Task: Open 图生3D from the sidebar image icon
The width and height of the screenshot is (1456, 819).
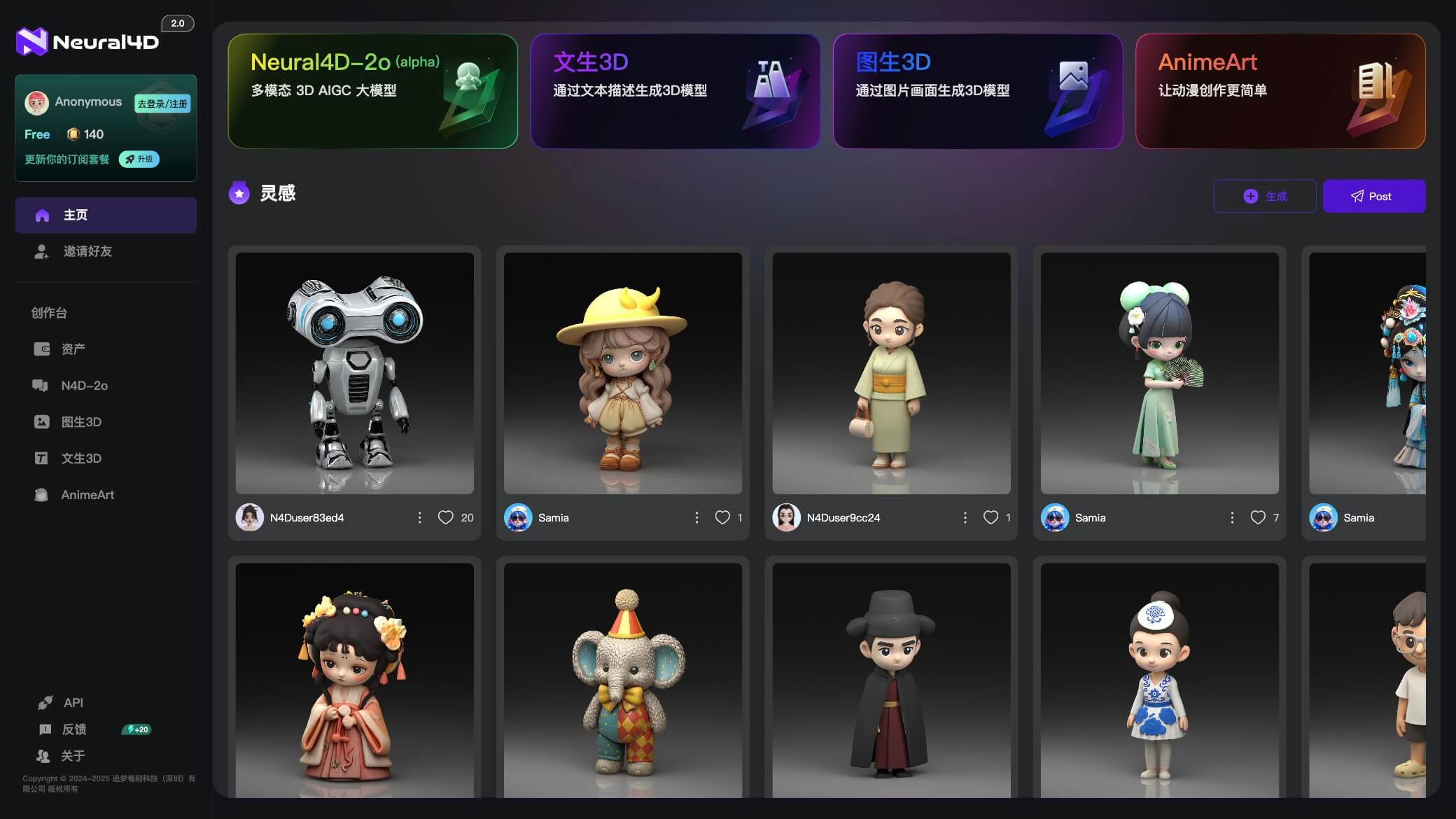Action: pos(42,421)
